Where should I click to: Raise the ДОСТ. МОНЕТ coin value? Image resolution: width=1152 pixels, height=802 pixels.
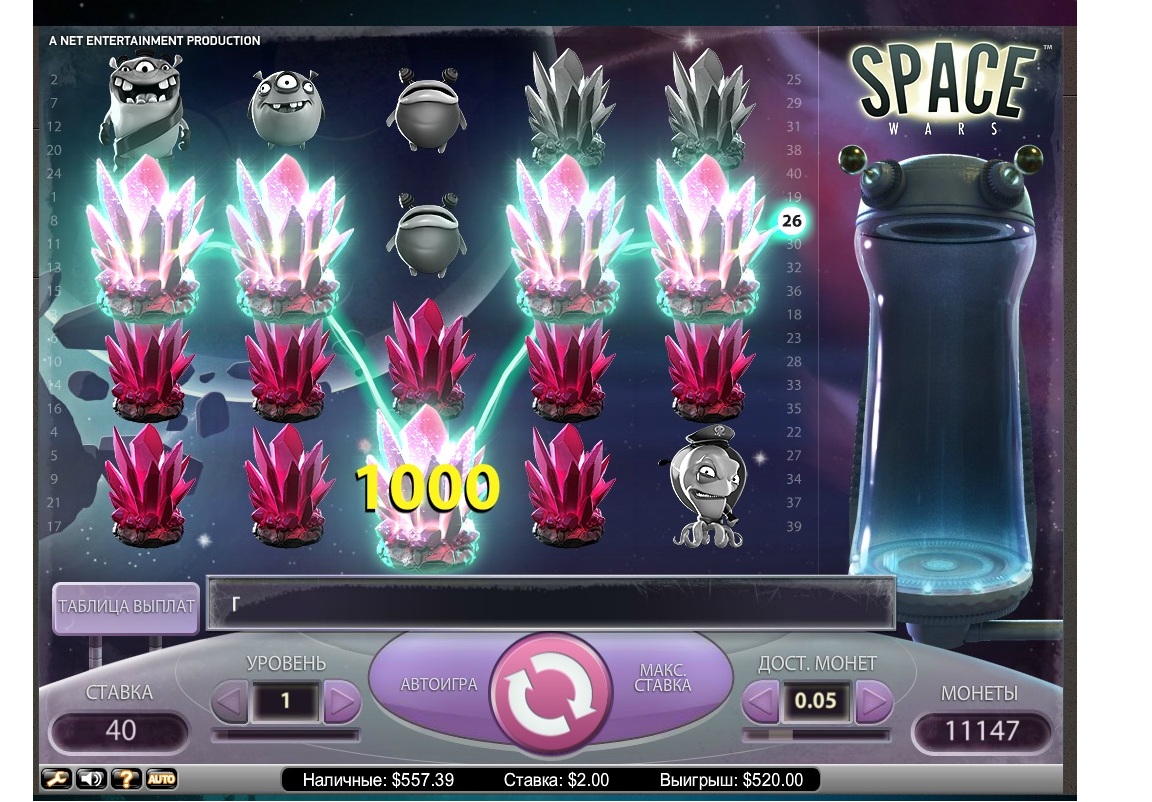point(873,702)
